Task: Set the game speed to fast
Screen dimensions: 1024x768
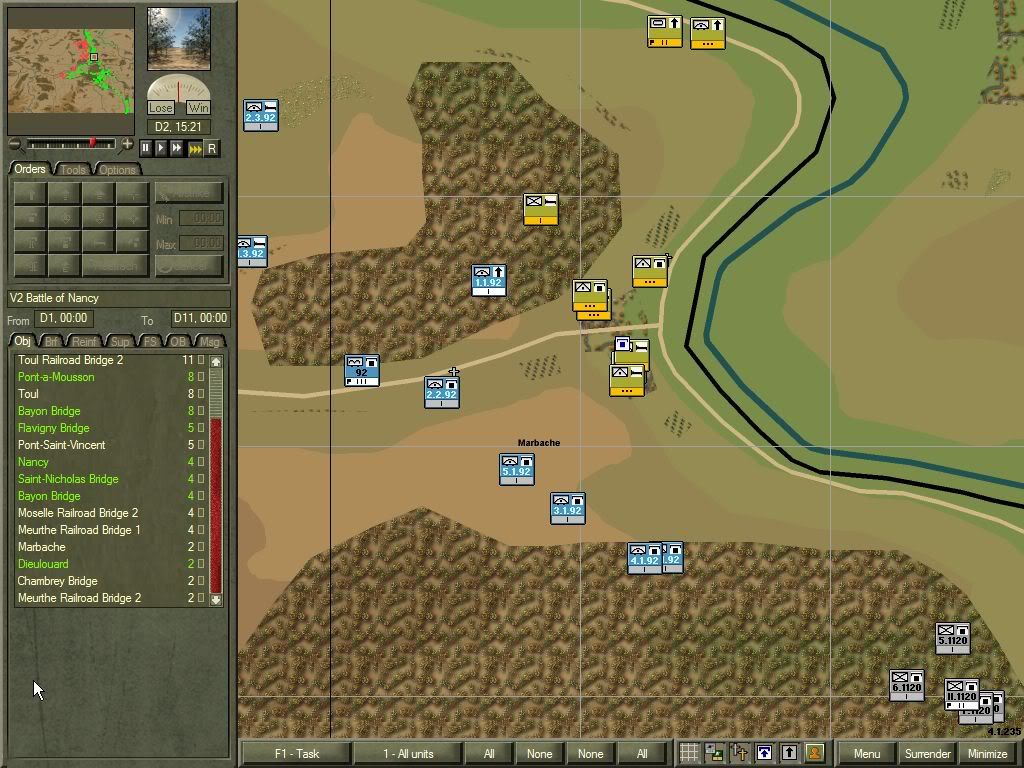Action: 178,148
